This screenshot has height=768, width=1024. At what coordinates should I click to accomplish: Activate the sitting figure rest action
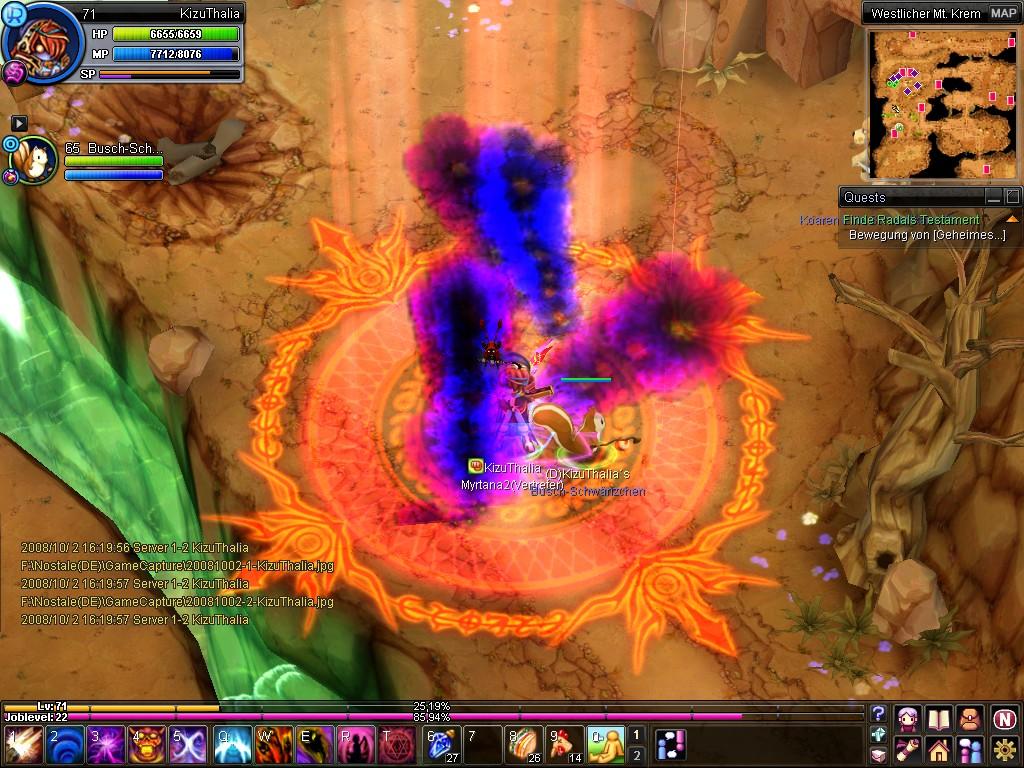[x=605, y=746]
